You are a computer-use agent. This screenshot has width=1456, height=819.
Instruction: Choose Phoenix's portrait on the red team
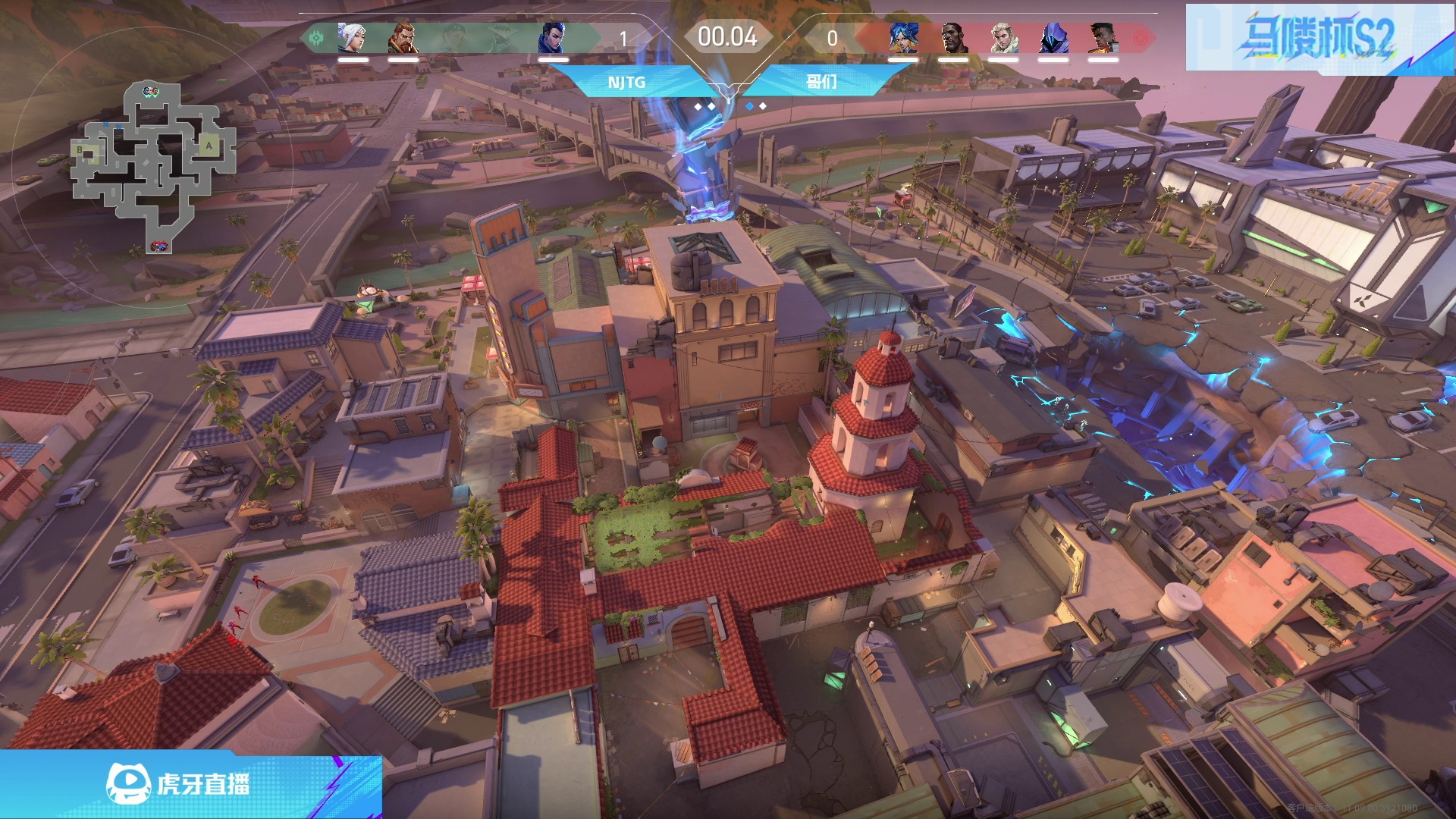pos(1103,38)
